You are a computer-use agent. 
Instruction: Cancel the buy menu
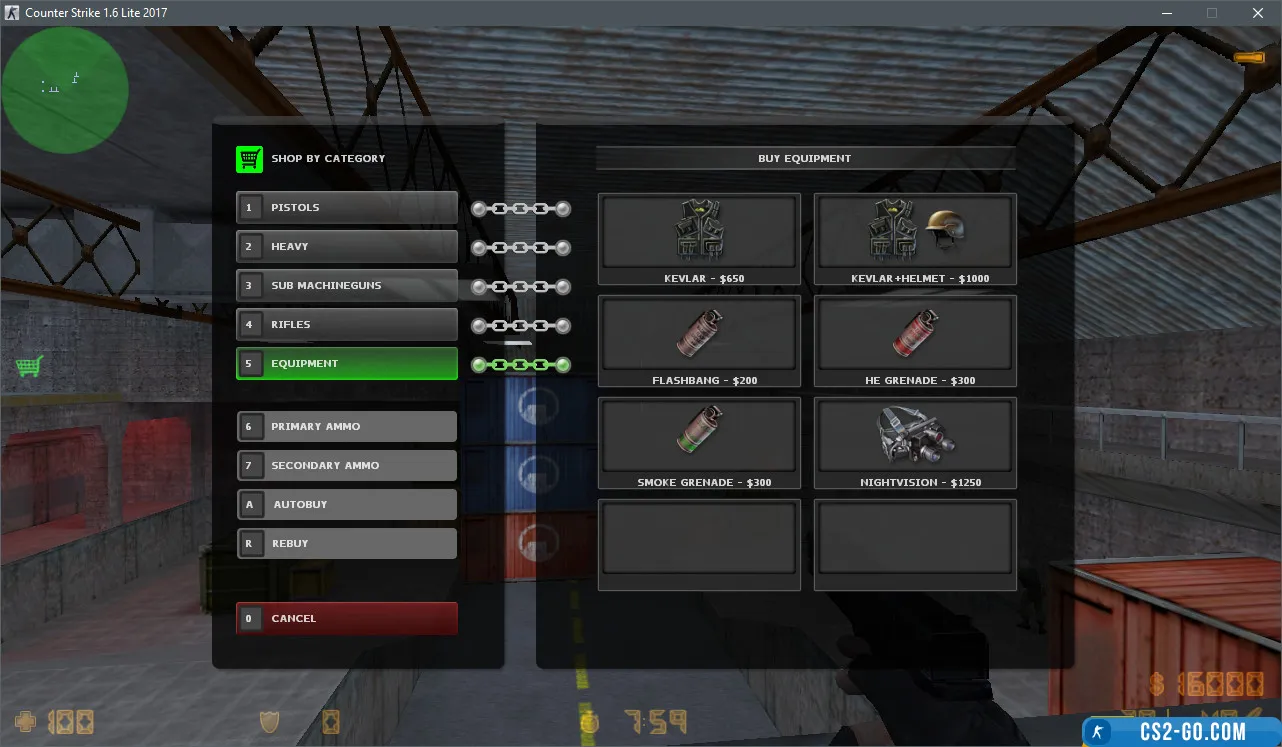(x=347, y=619)
